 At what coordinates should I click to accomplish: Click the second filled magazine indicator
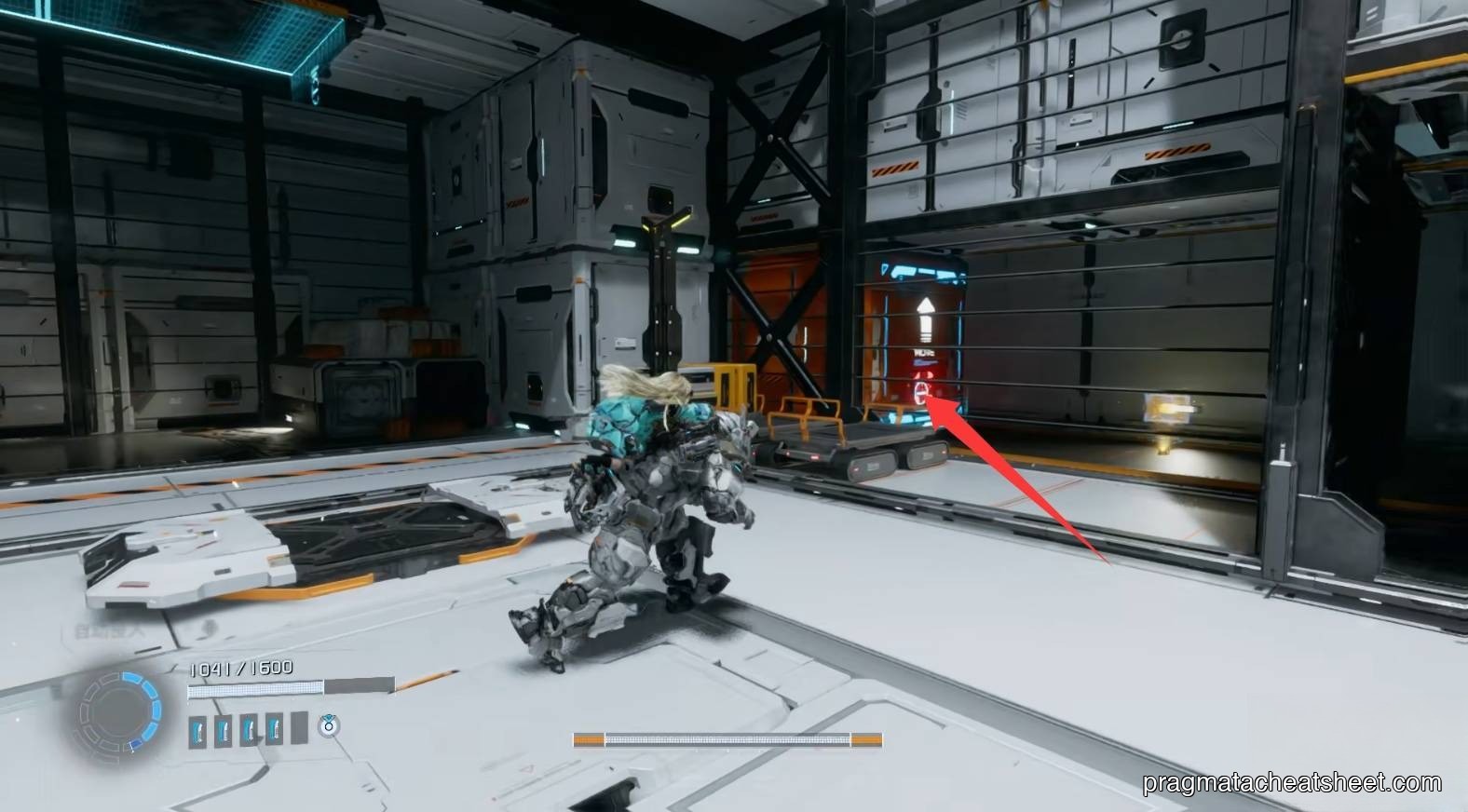(x=222, y=729)
